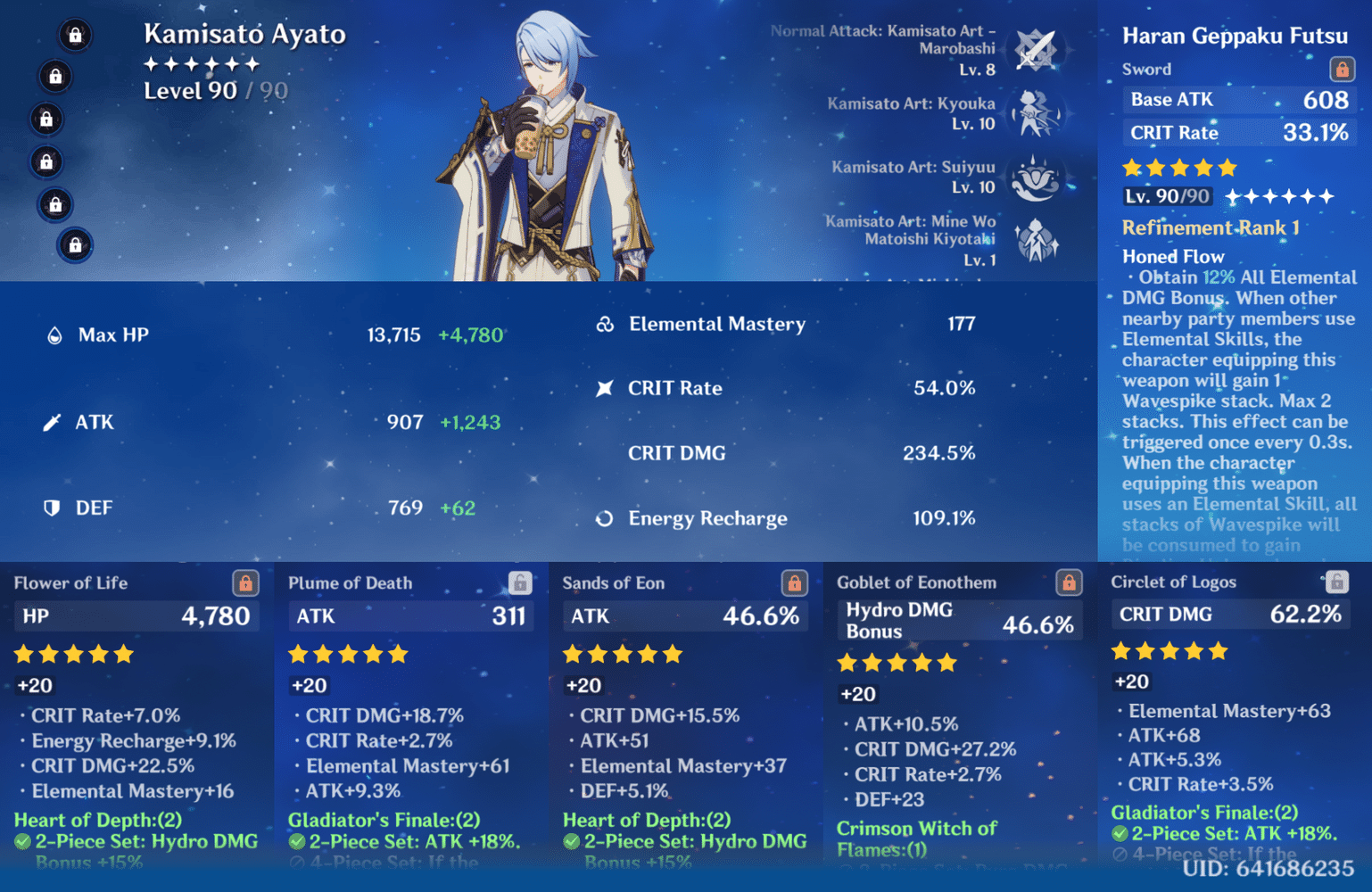1372x892 pixels.
Task: Click the Energy Recharge stat icon
Action: click(606, 518)
